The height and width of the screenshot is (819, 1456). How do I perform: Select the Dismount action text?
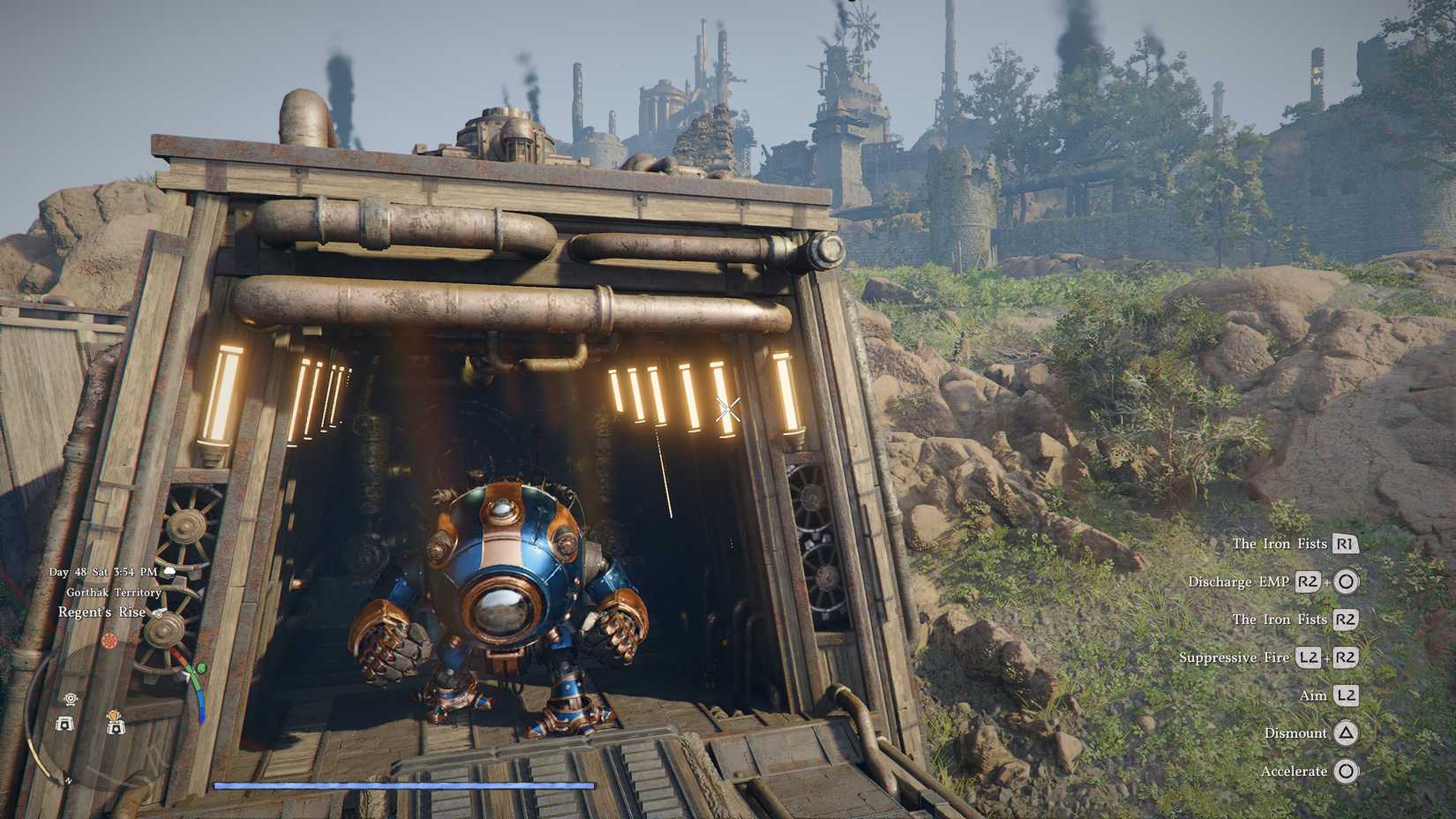pyautogui.click(x=1295, y=733)
